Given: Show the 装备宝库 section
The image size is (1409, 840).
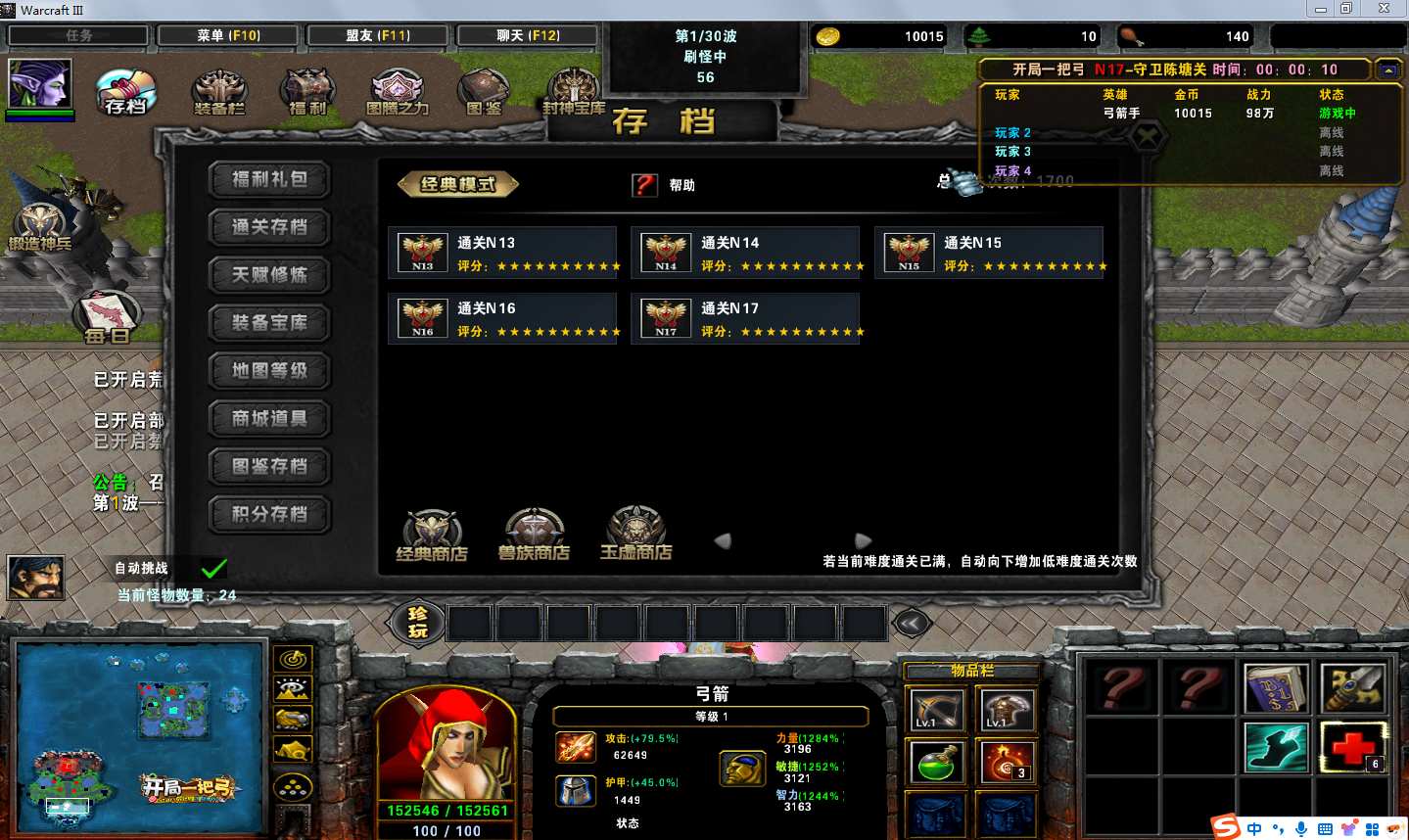Looking at the screenshot, I should coord(269,323).
